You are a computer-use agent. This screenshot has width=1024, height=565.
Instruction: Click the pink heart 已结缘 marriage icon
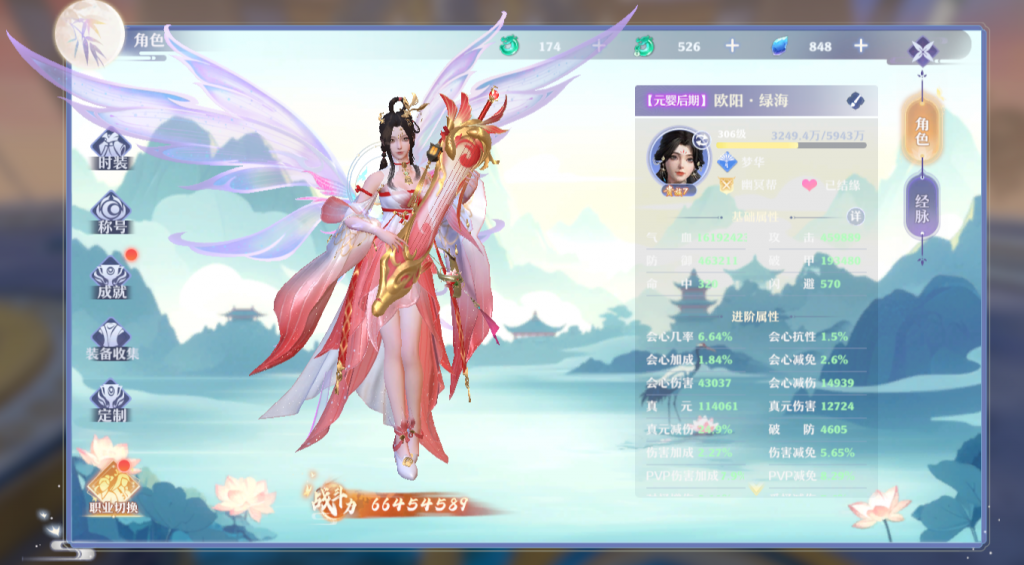(809, 185)
